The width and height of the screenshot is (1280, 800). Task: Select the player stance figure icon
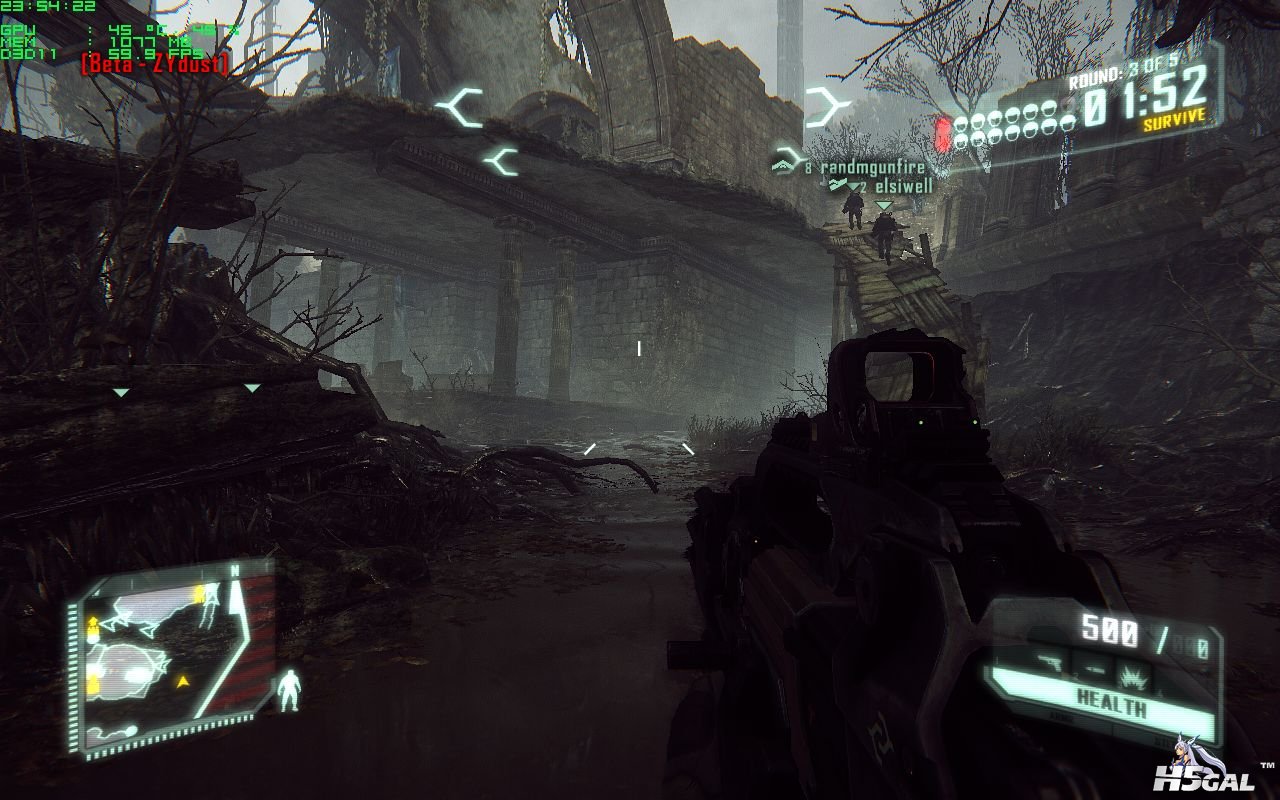(289, 689)
